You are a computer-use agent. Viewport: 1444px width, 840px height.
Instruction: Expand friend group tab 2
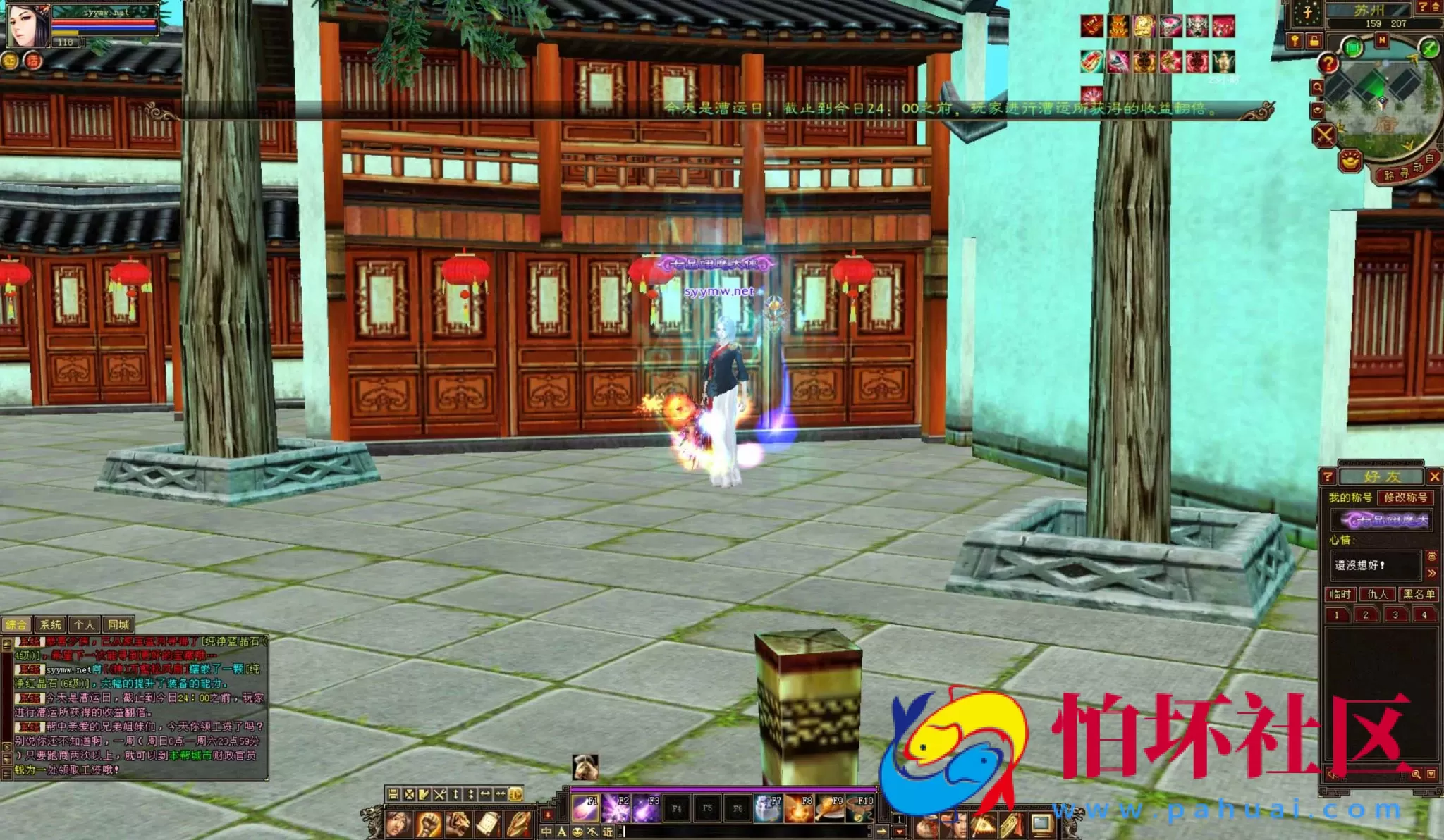tap(1365, 615)
